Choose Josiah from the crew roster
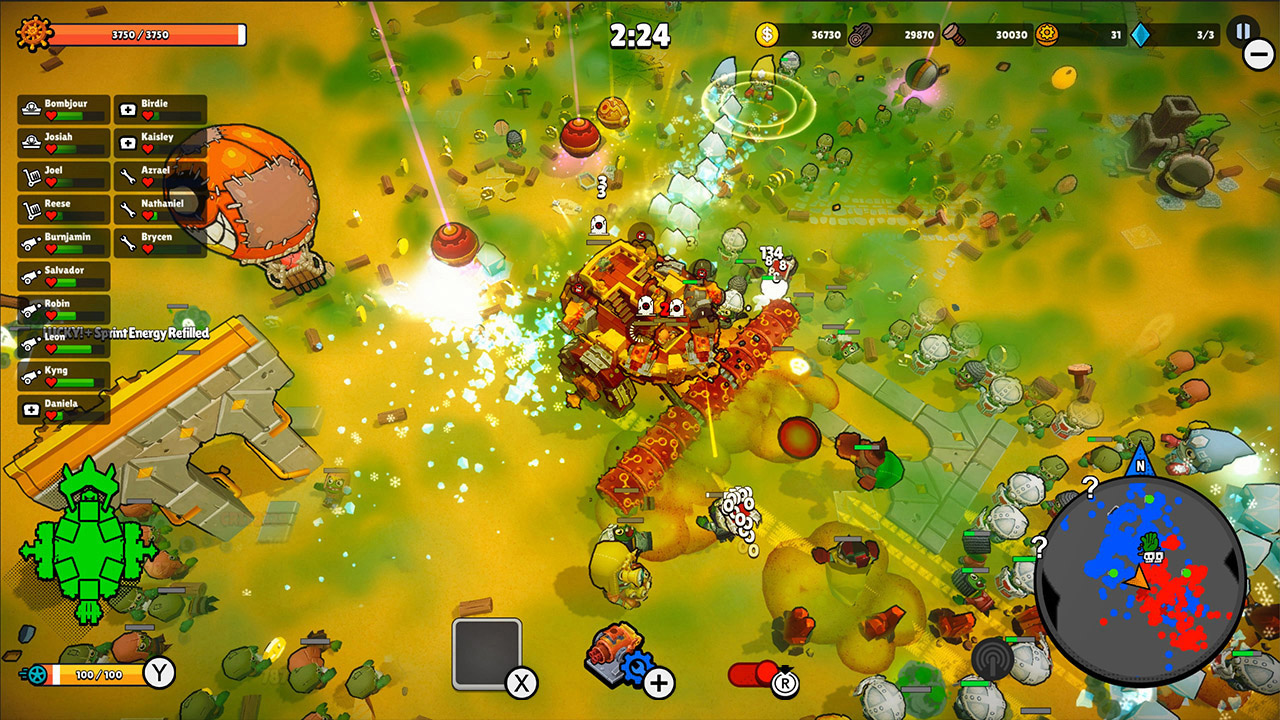This screenshot has width=1280, height=720. [x=64, y=142]
